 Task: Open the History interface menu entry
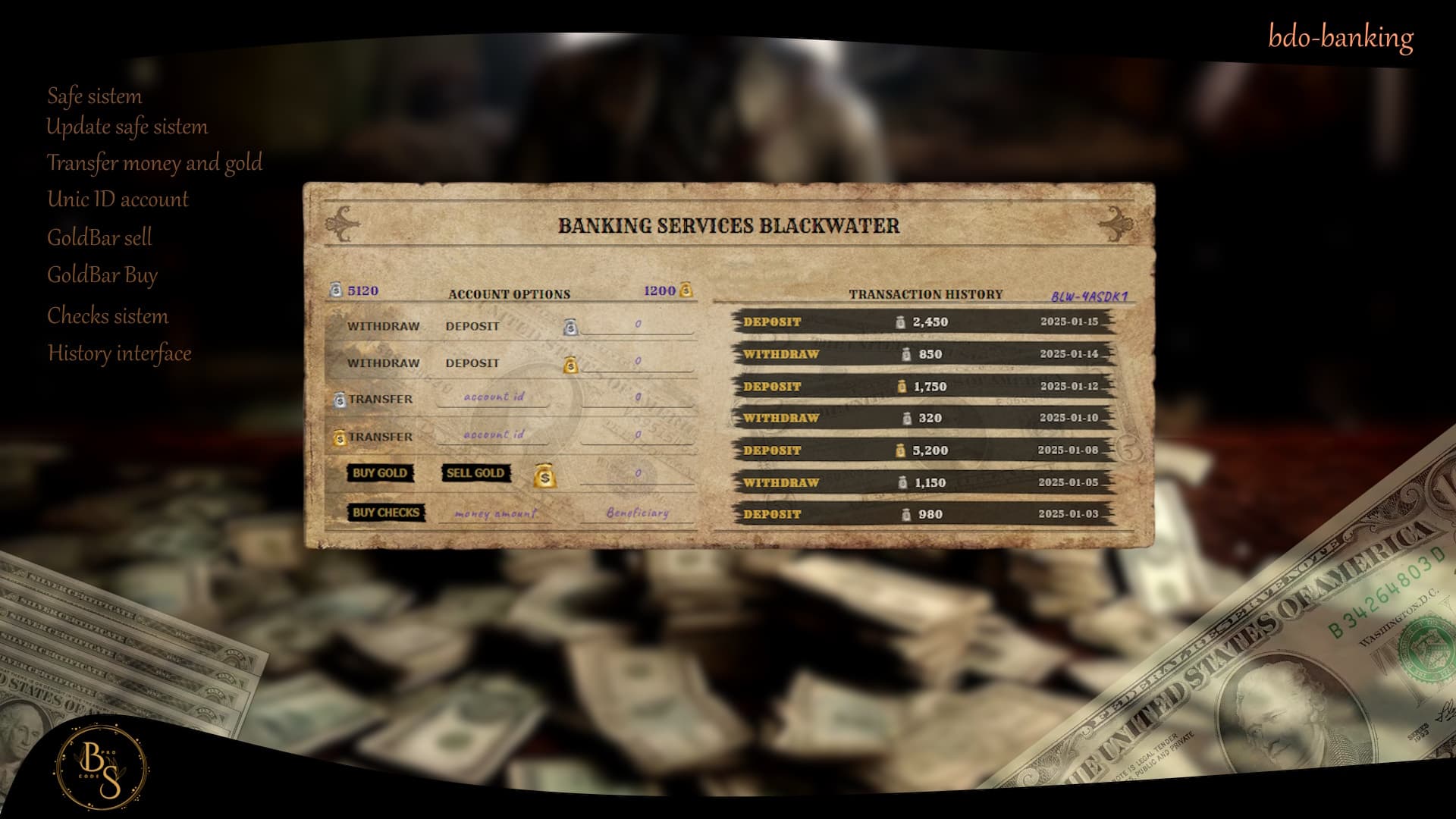(119, 353)
